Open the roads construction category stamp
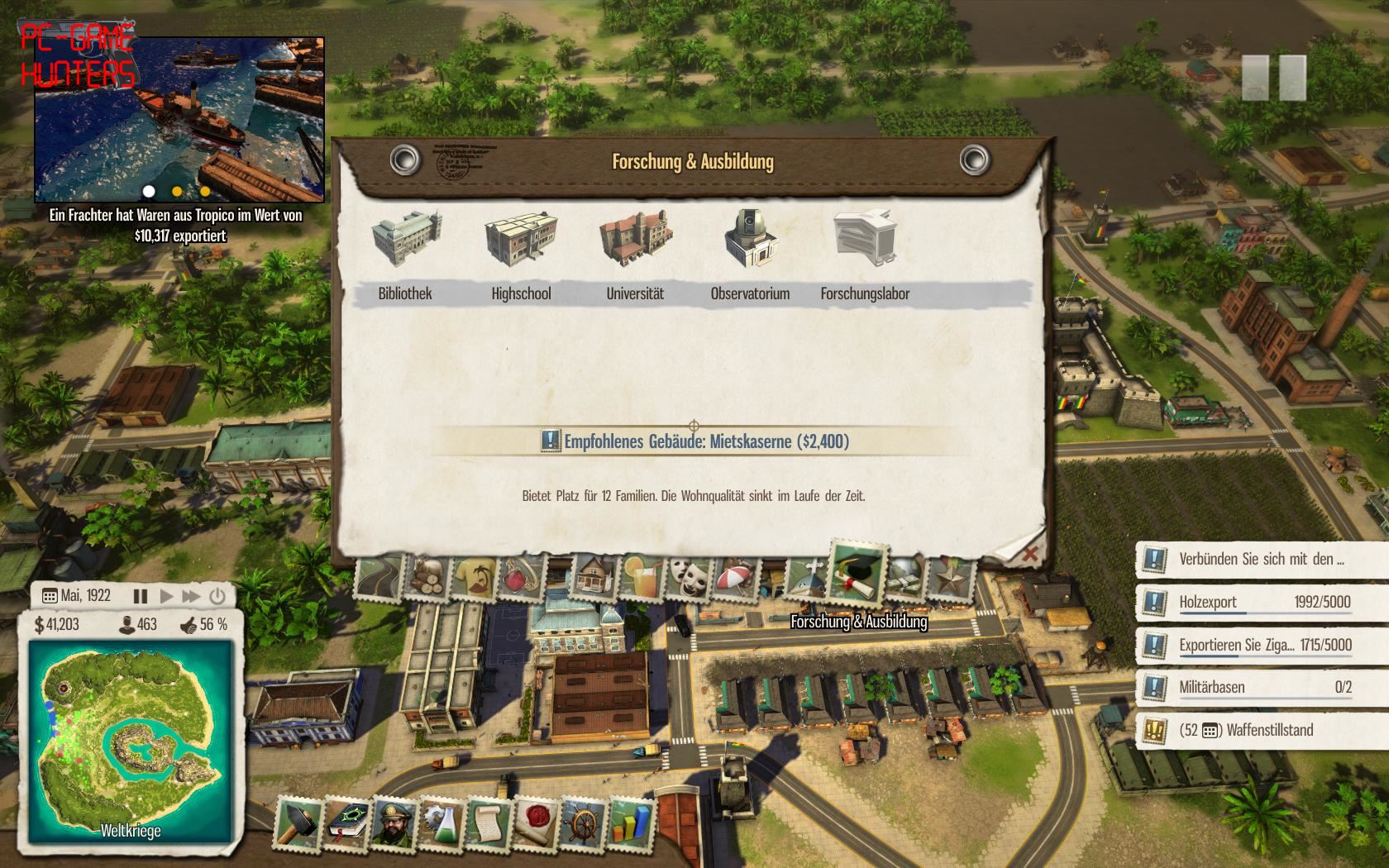Image resolution: width=1389 pixels, height=868 pixels. click(x=380, y=576)
